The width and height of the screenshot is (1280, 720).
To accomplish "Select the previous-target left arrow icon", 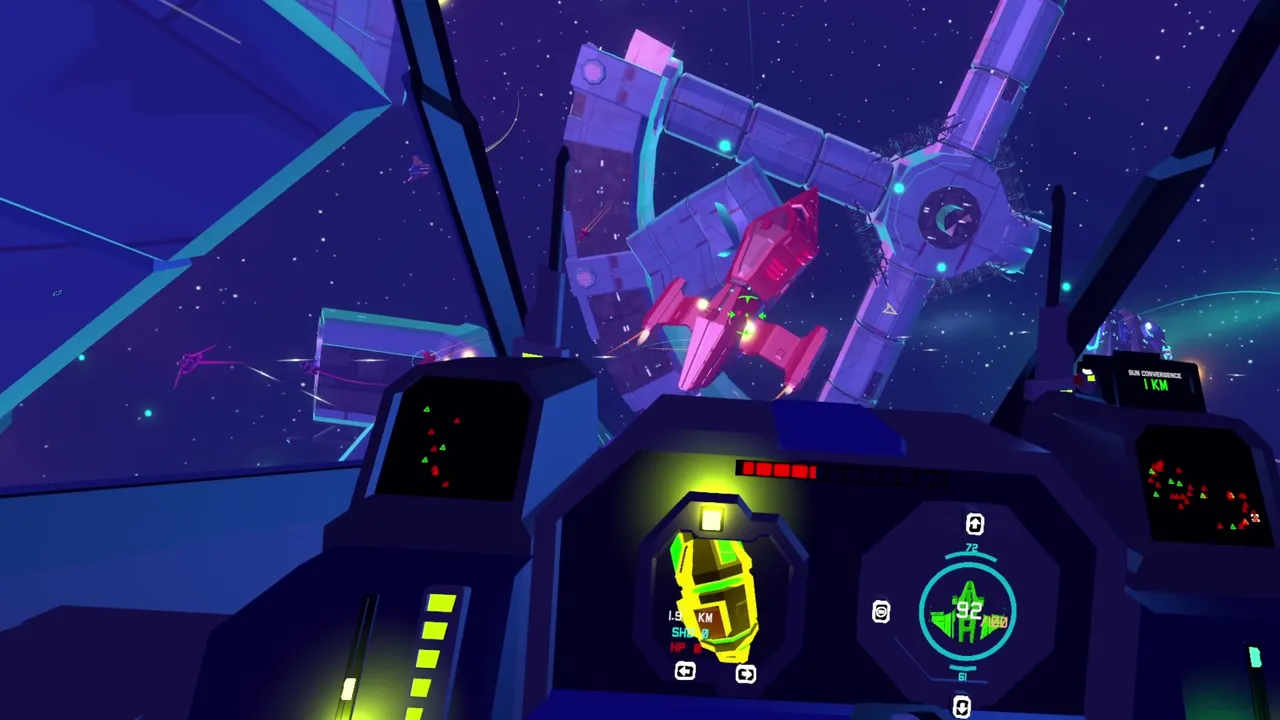I will click(685, 672).
